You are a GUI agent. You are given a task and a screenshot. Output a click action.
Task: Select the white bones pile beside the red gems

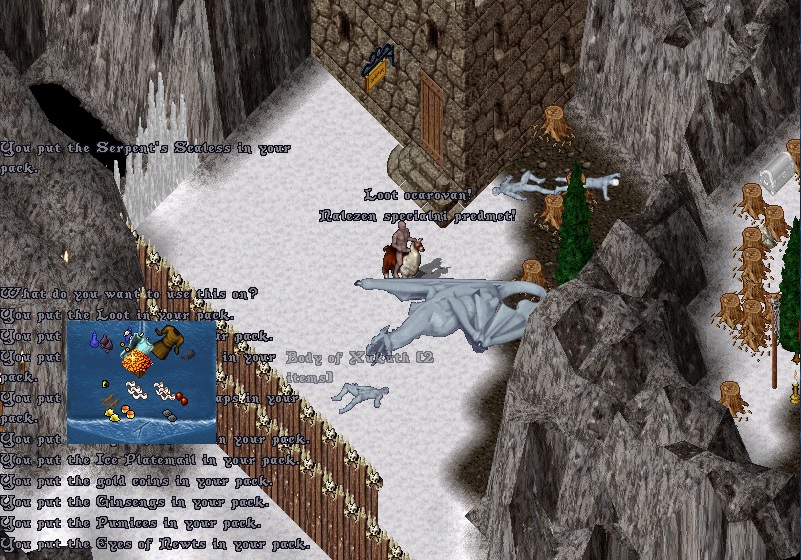tap(161, 391)
